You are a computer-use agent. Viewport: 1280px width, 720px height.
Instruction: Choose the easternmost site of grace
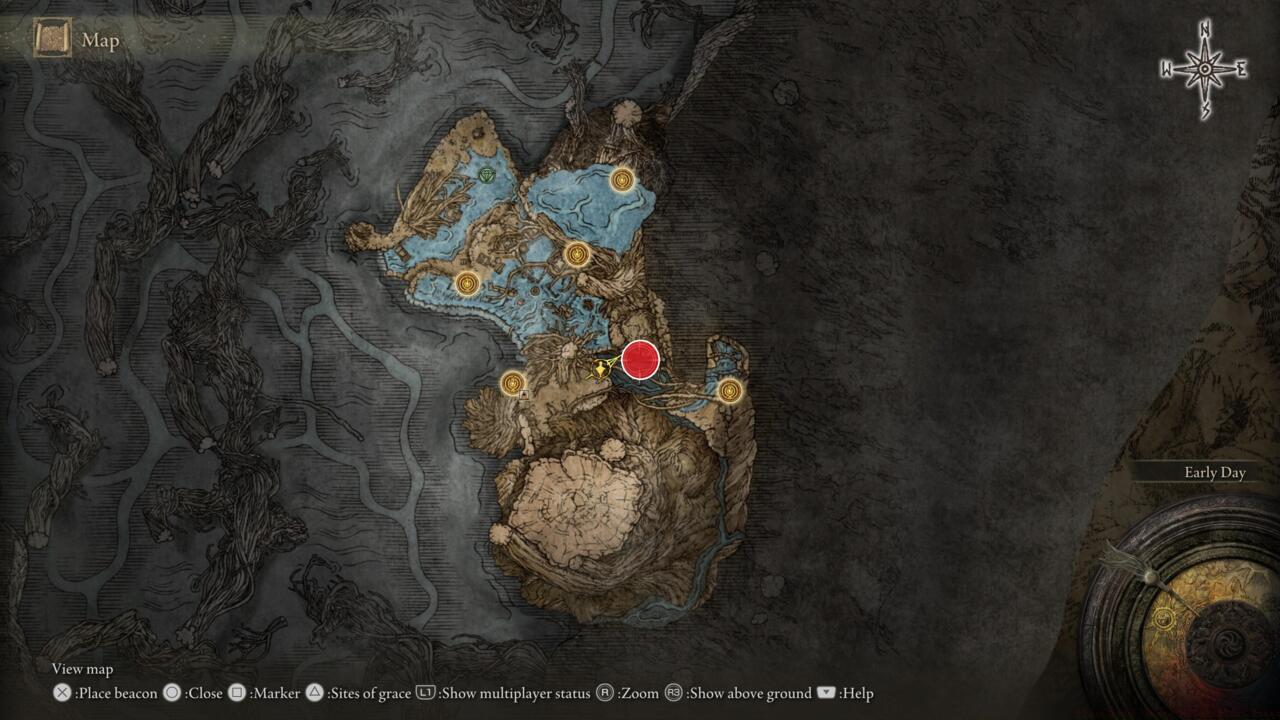coord(730,391)
